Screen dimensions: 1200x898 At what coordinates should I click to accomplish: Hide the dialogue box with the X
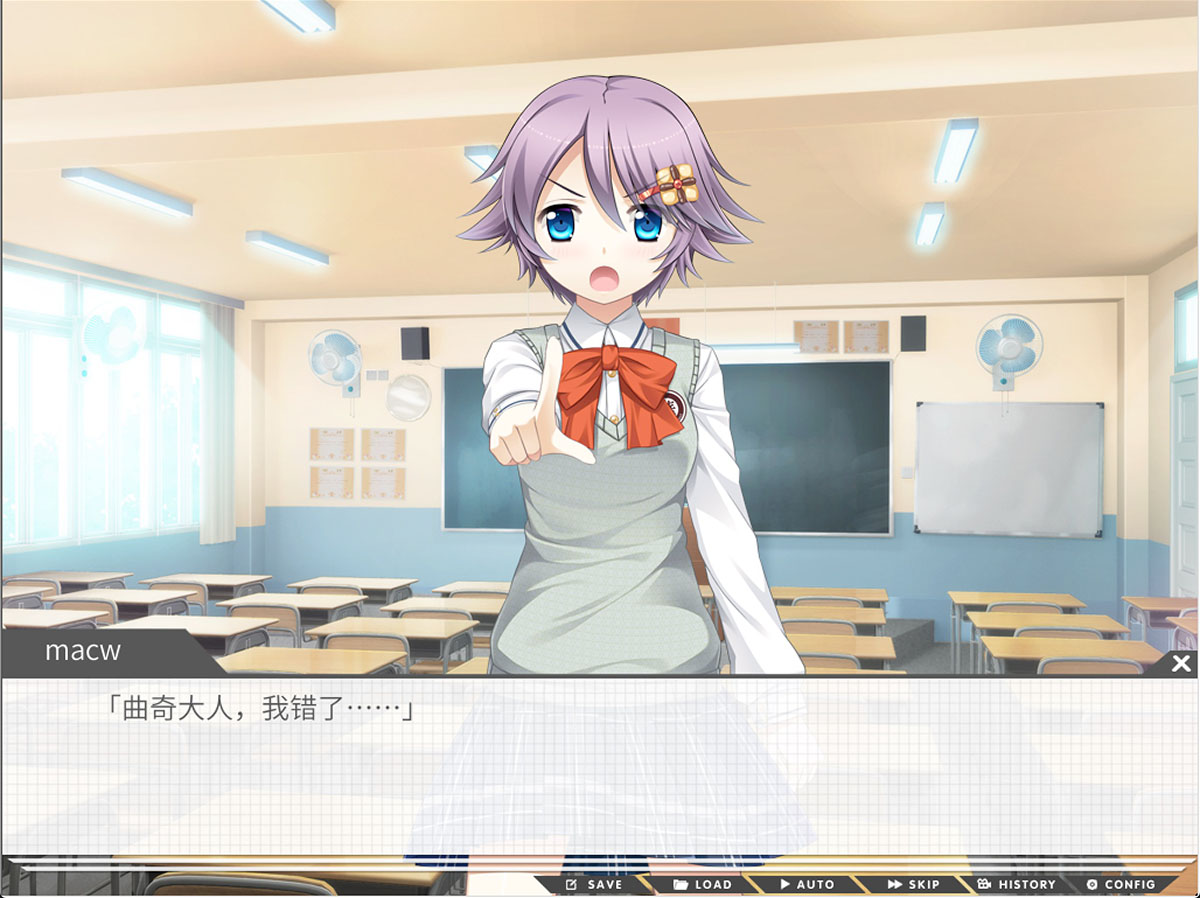click(x=1181, y=663)
